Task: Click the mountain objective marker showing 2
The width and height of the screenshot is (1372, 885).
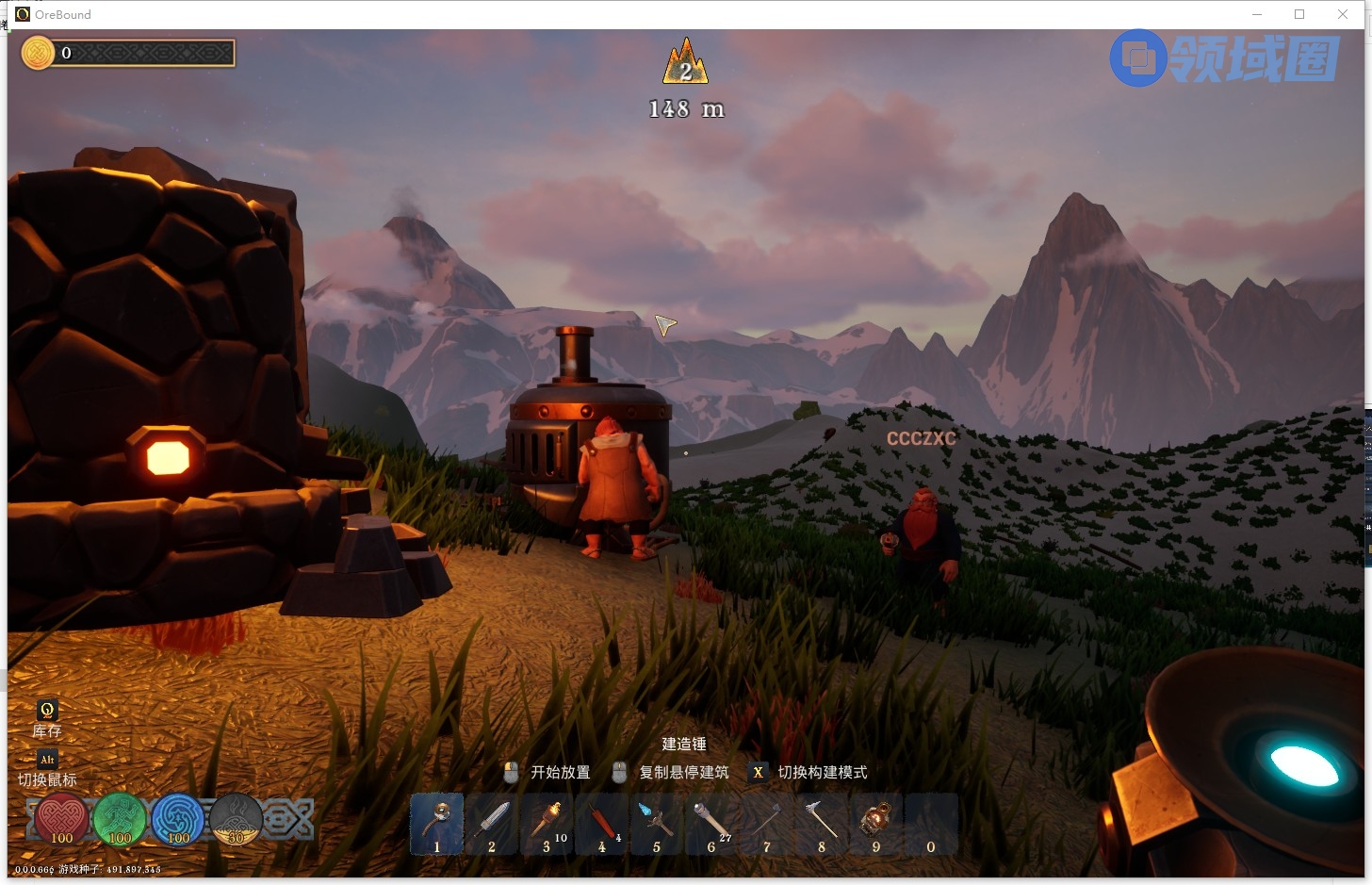Action: pos(685,63)
